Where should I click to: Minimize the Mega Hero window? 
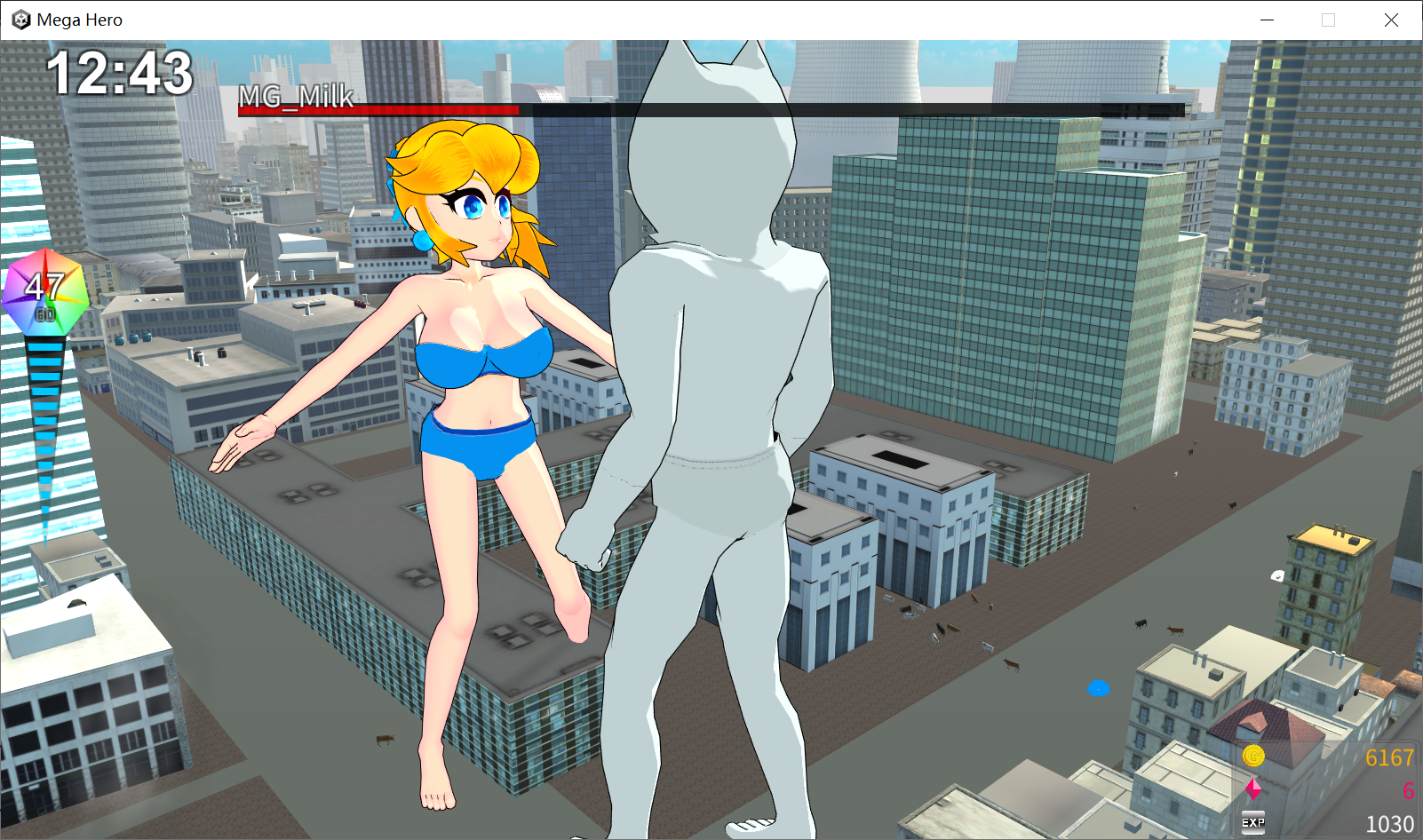tap(1268, 20)
